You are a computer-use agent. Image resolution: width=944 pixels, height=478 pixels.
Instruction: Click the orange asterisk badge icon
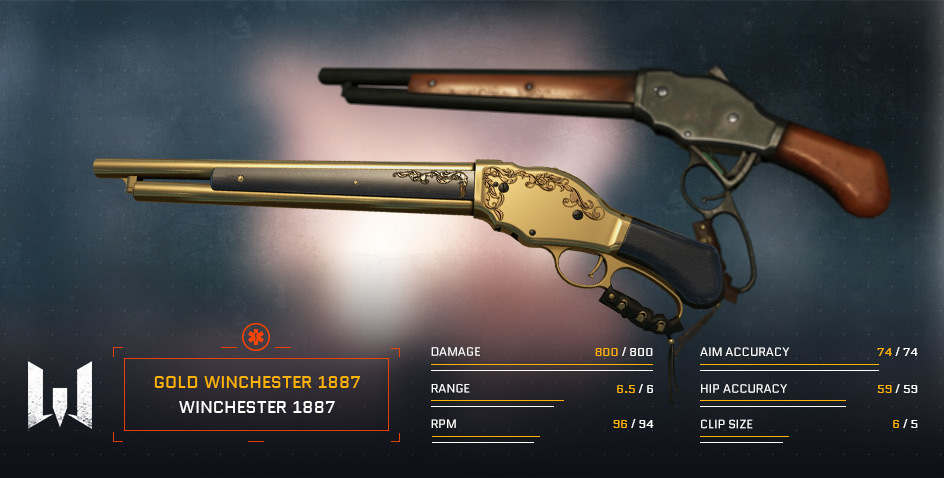(x=256, y=338)
